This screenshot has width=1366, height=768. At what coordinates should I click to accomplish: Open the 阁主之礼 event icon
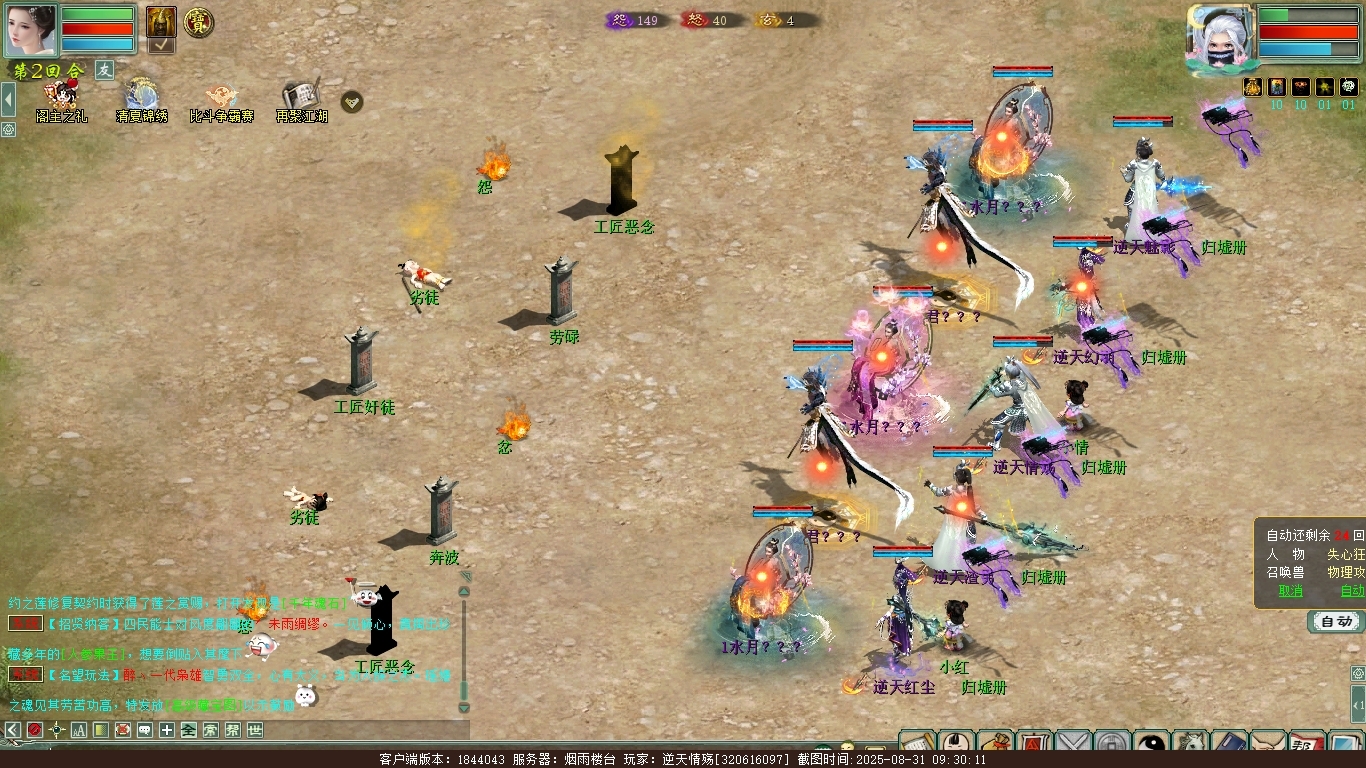coord(62,98)
